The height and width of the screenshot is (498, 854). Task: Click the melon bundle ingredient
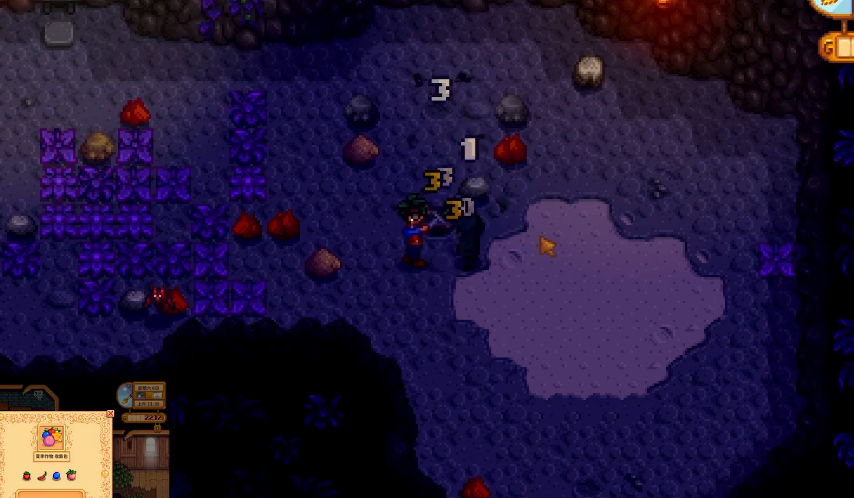(71, 476)
